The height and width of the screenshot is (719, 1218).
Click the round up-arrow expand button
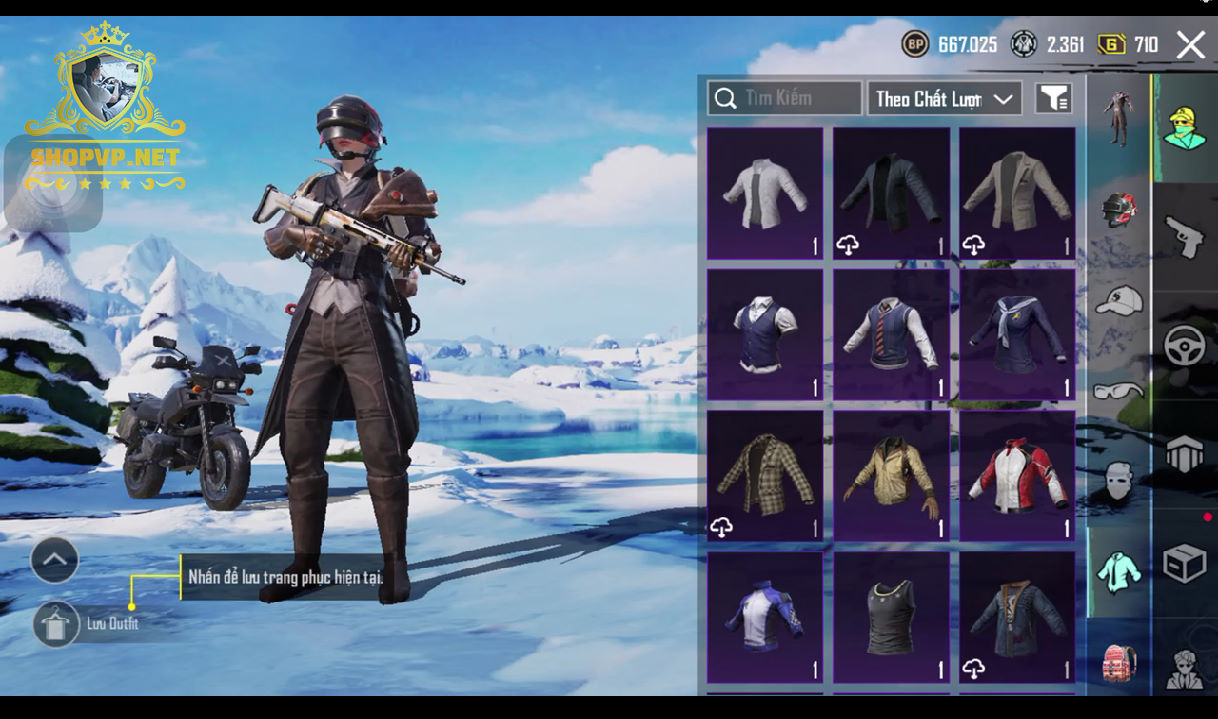point(55,560)
